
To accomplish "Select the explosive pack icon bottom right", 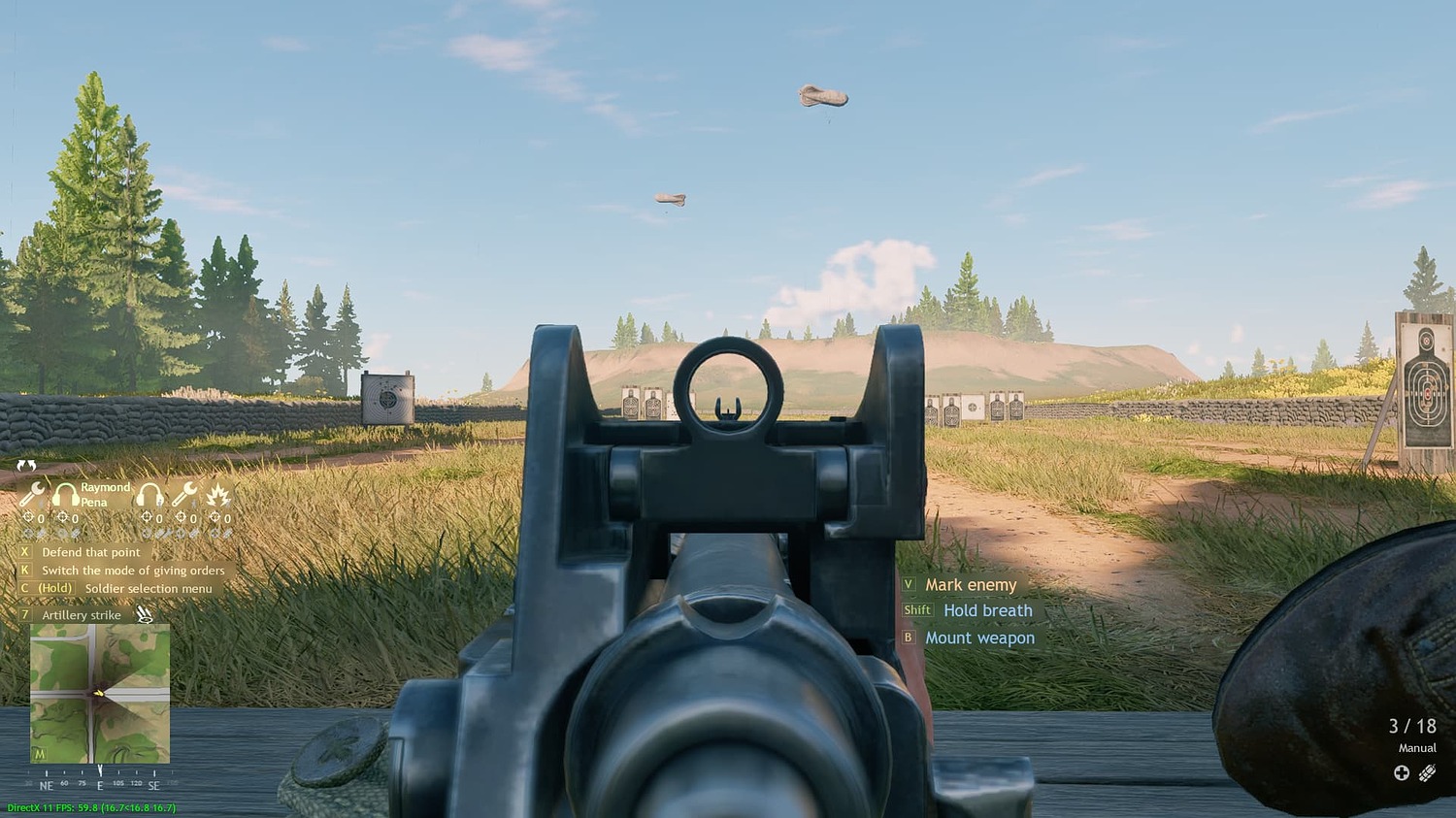I will [x=1427, y=772].
